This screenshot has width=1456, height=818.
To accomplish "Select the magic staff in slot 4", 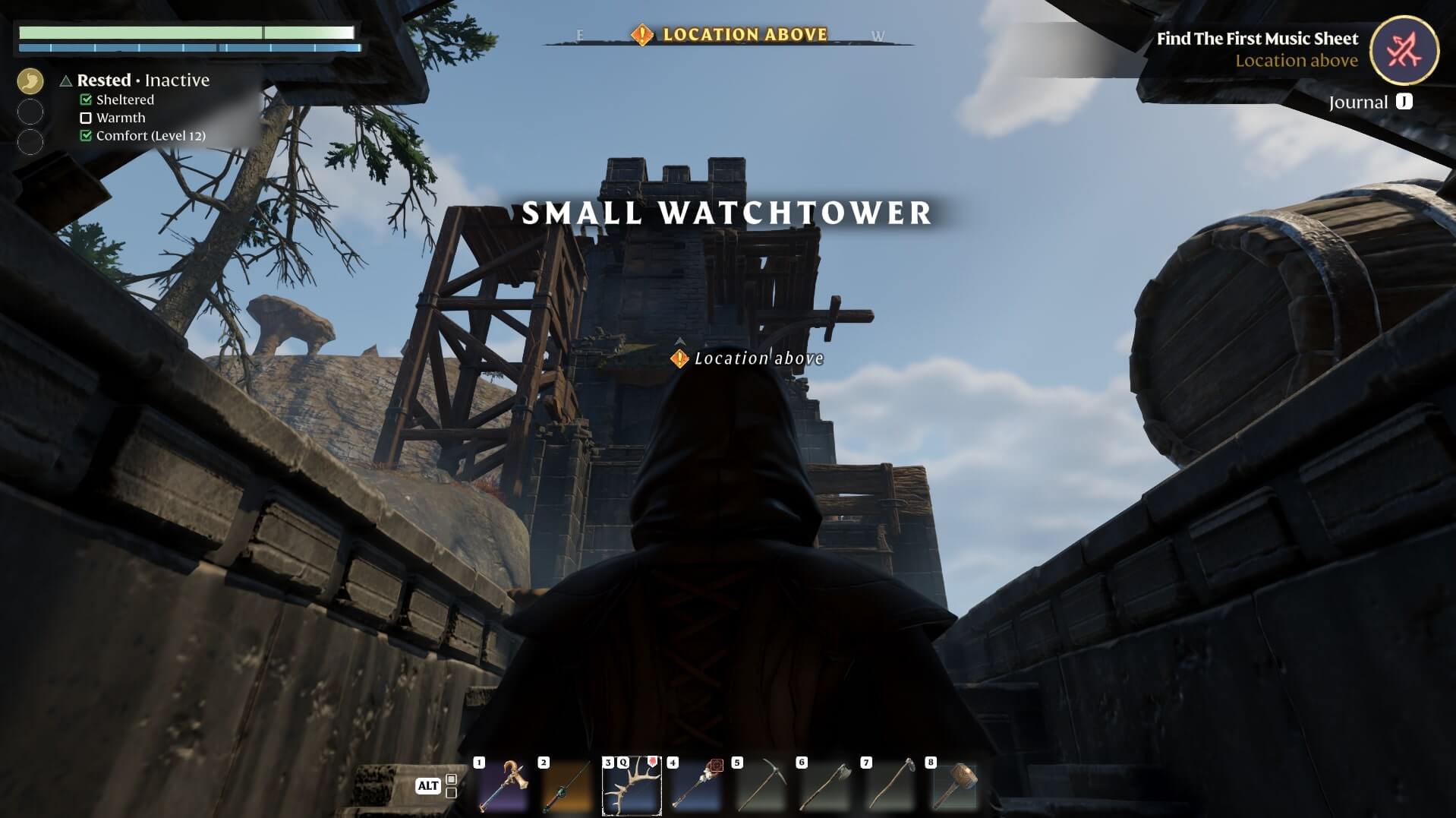I will (696, 786).
